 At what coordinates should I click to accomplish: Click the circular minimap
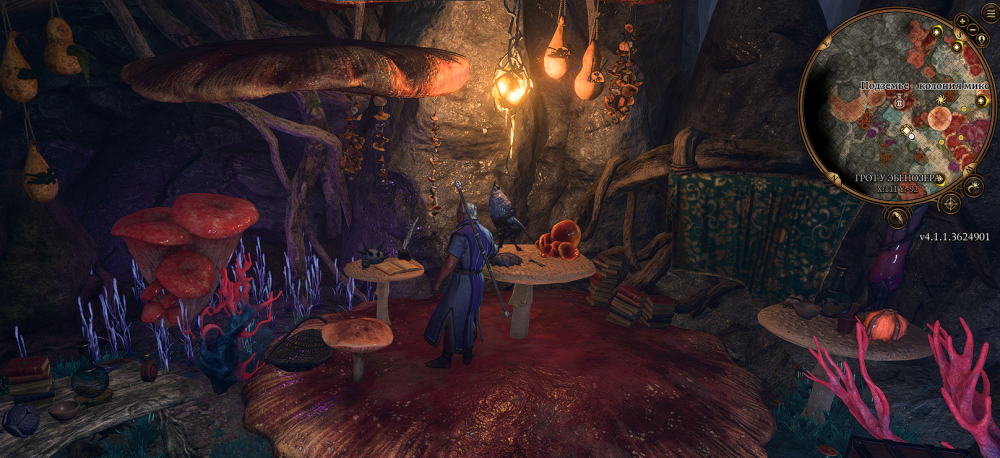(895, 108)
